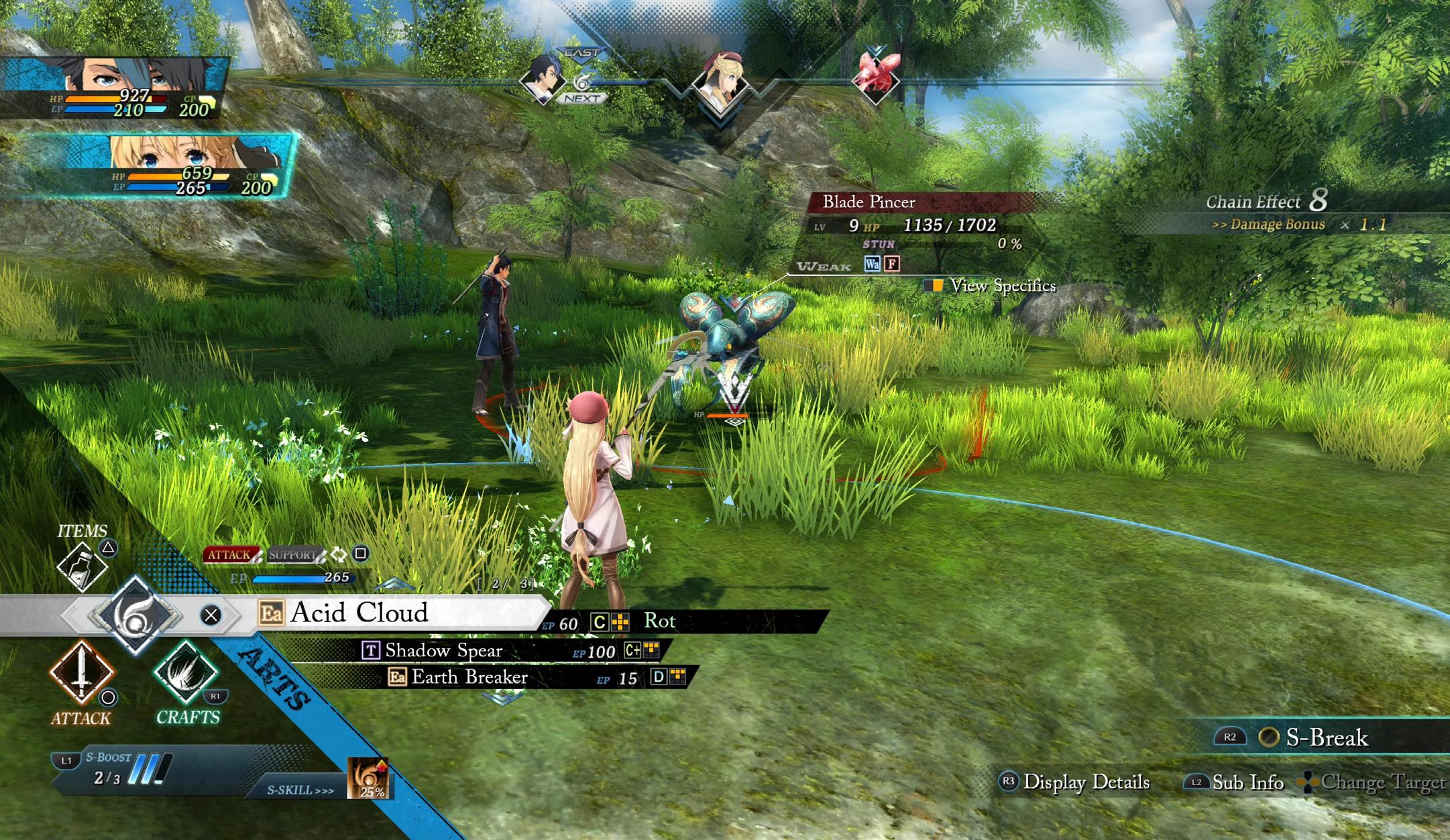Open Sub Info
The height and width of the screenshot is (840, 1450).
1247,782
